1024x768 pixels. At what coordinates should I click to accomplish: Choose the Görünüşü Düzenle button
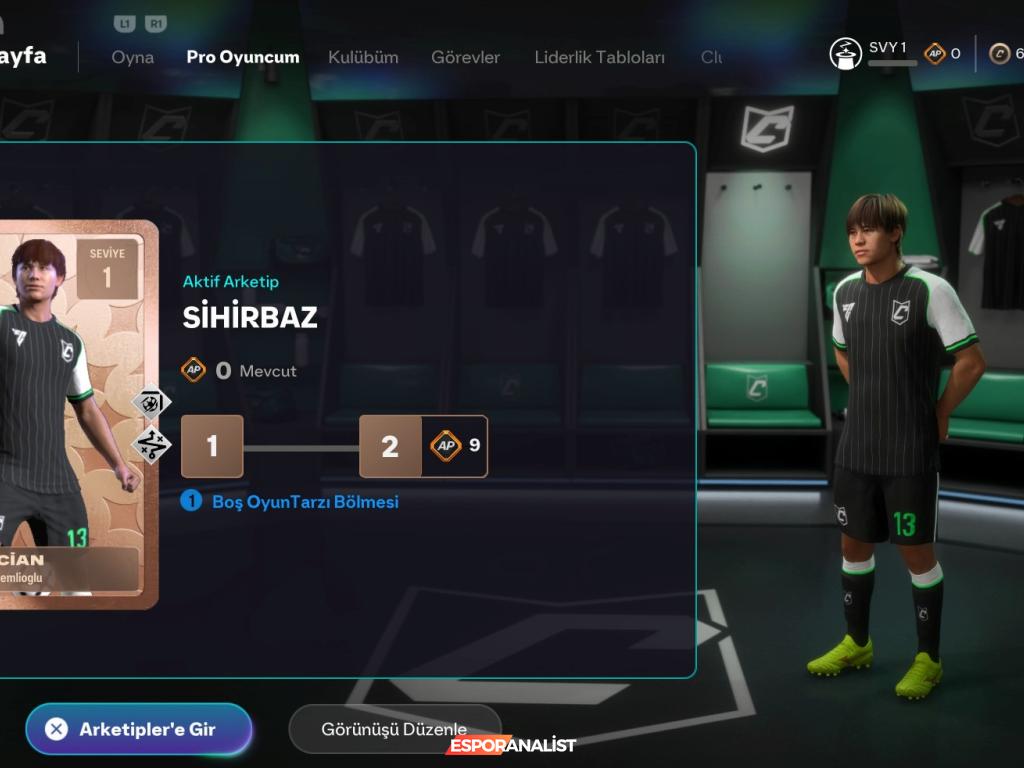[394, 729]
